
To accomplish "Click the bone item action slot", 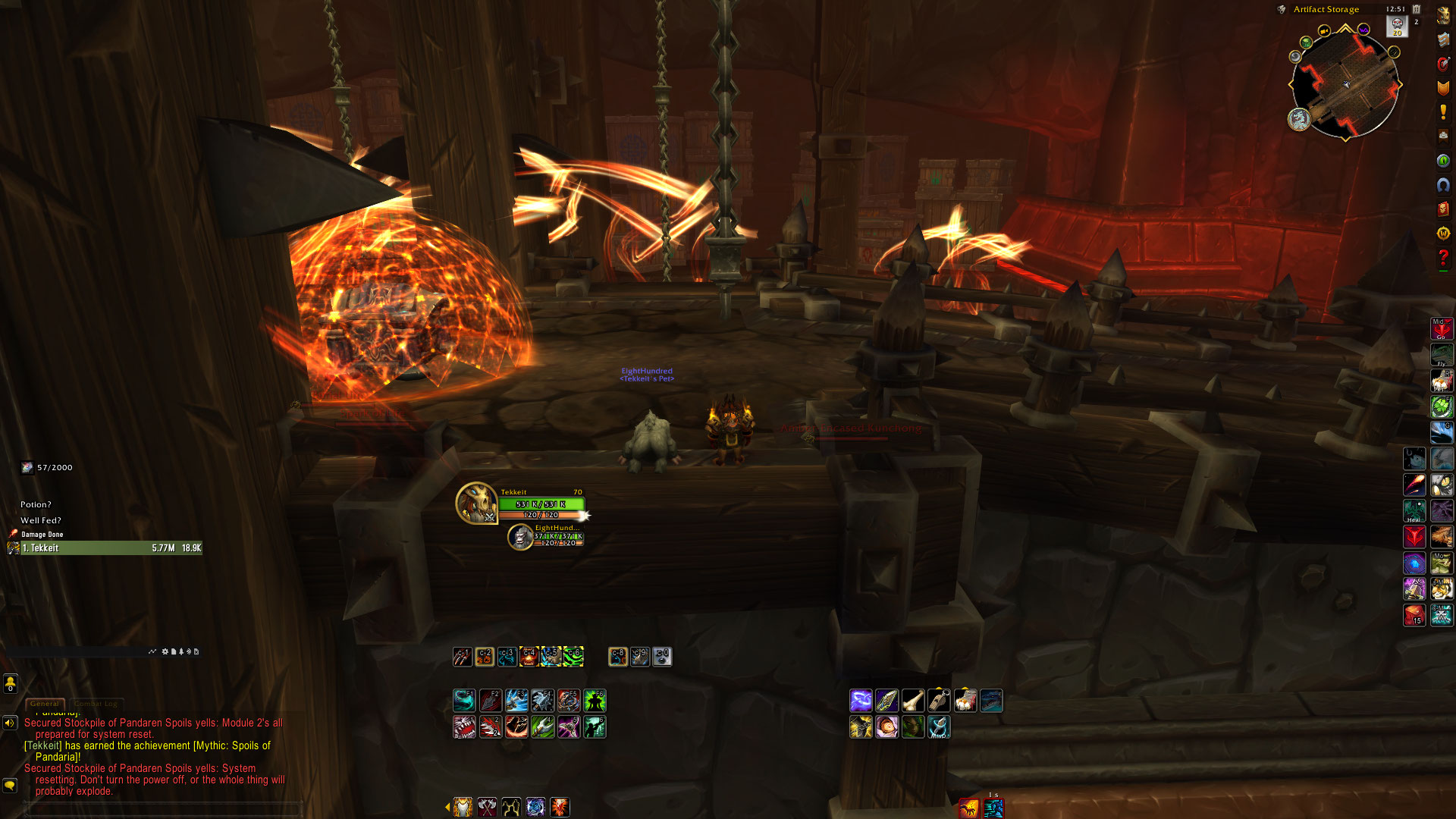I will tap(913, 701).
